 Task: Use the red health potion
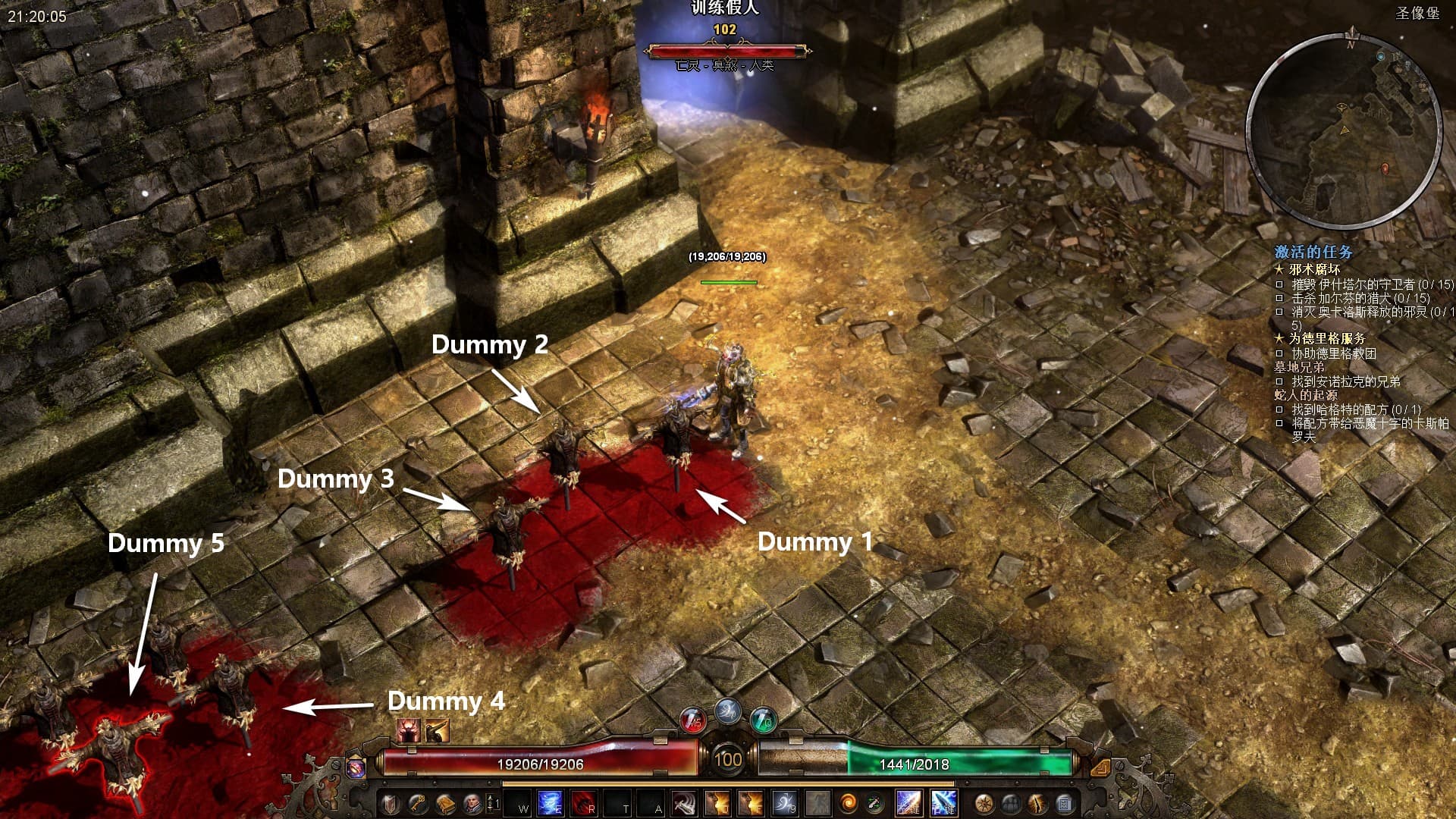tap(692, 720)
